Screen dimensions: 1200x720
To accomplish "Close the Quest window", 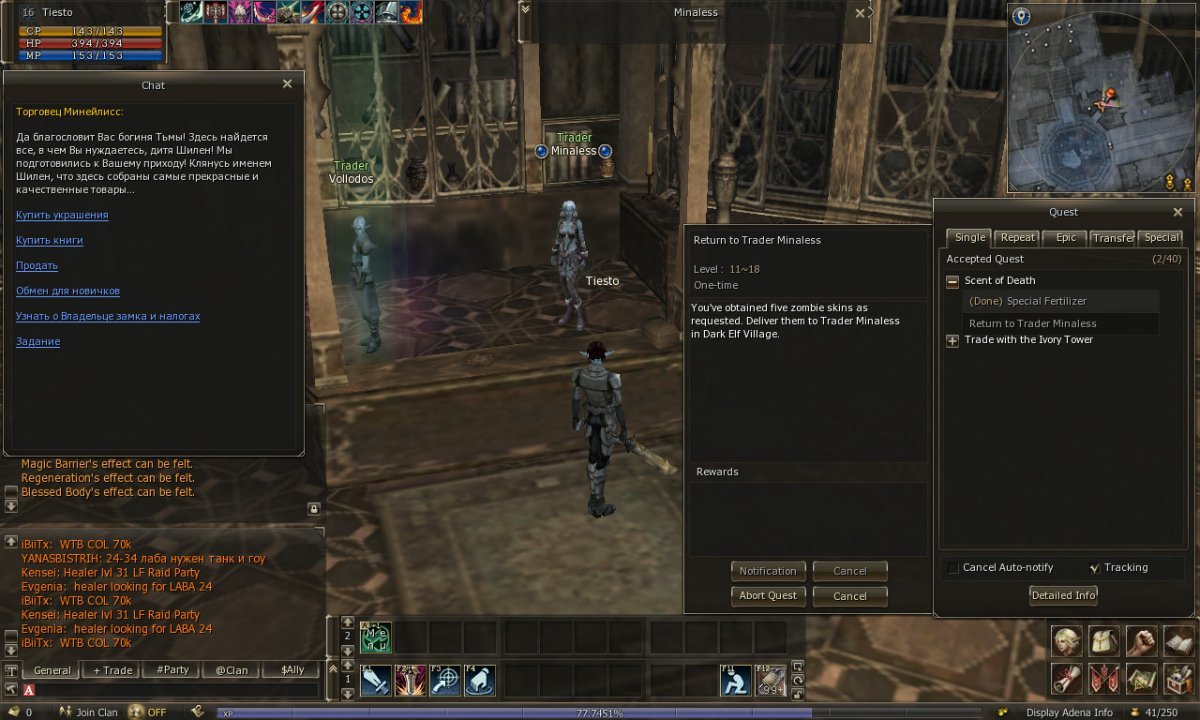I will click(x=1177, y=212).
